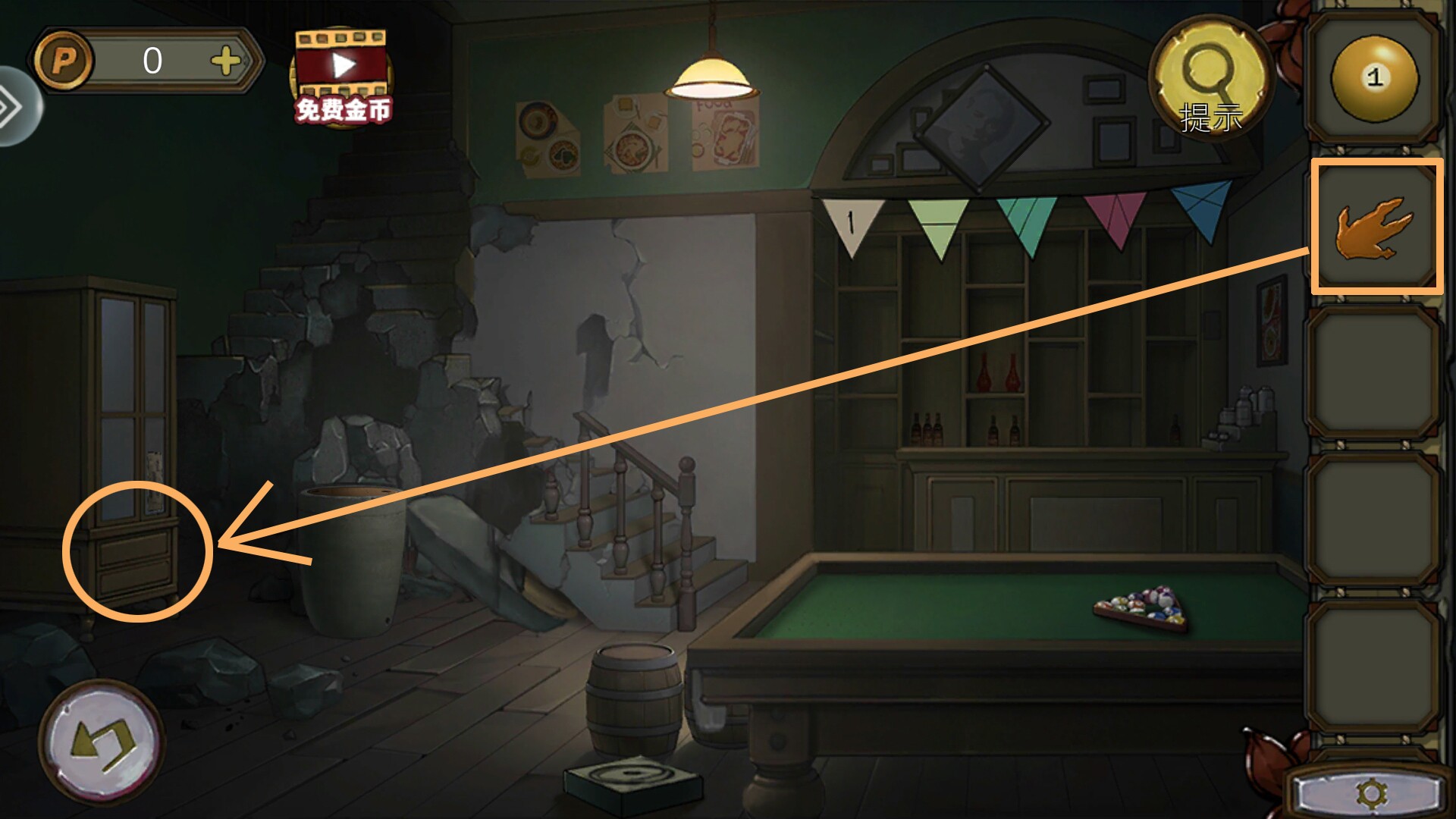Select the yellow number 1 billiard ball slot
Image resolution: width=1456 pixels, height=819 pixels.
tap(1374, 77)
